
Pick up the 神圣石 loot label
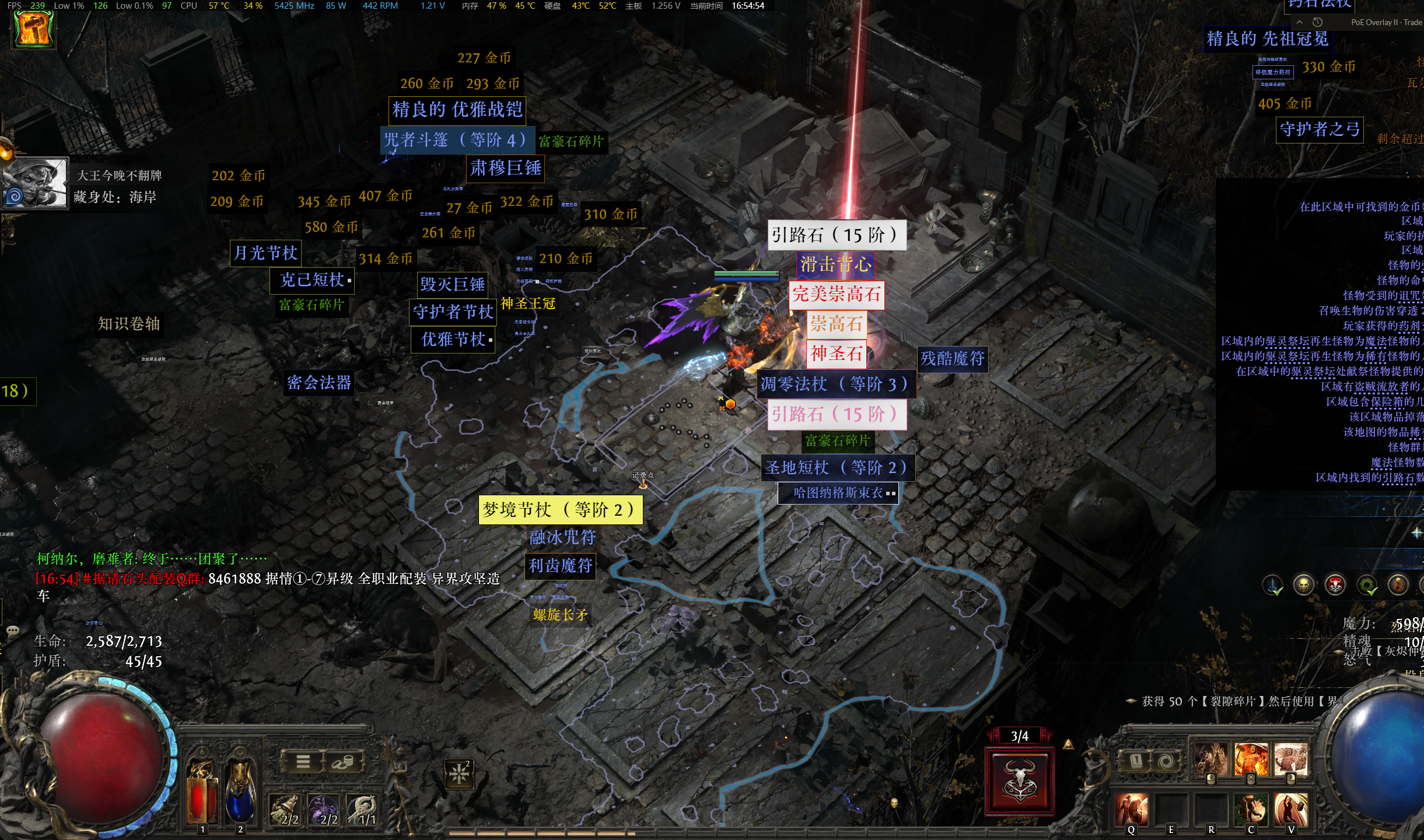click(x=836, y=353)
